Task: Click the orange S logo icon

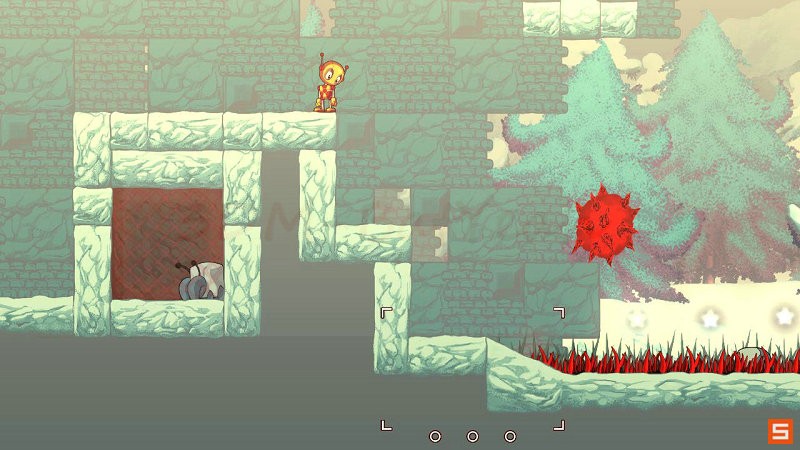Action: pyautogui.click(x=779, y=431)
